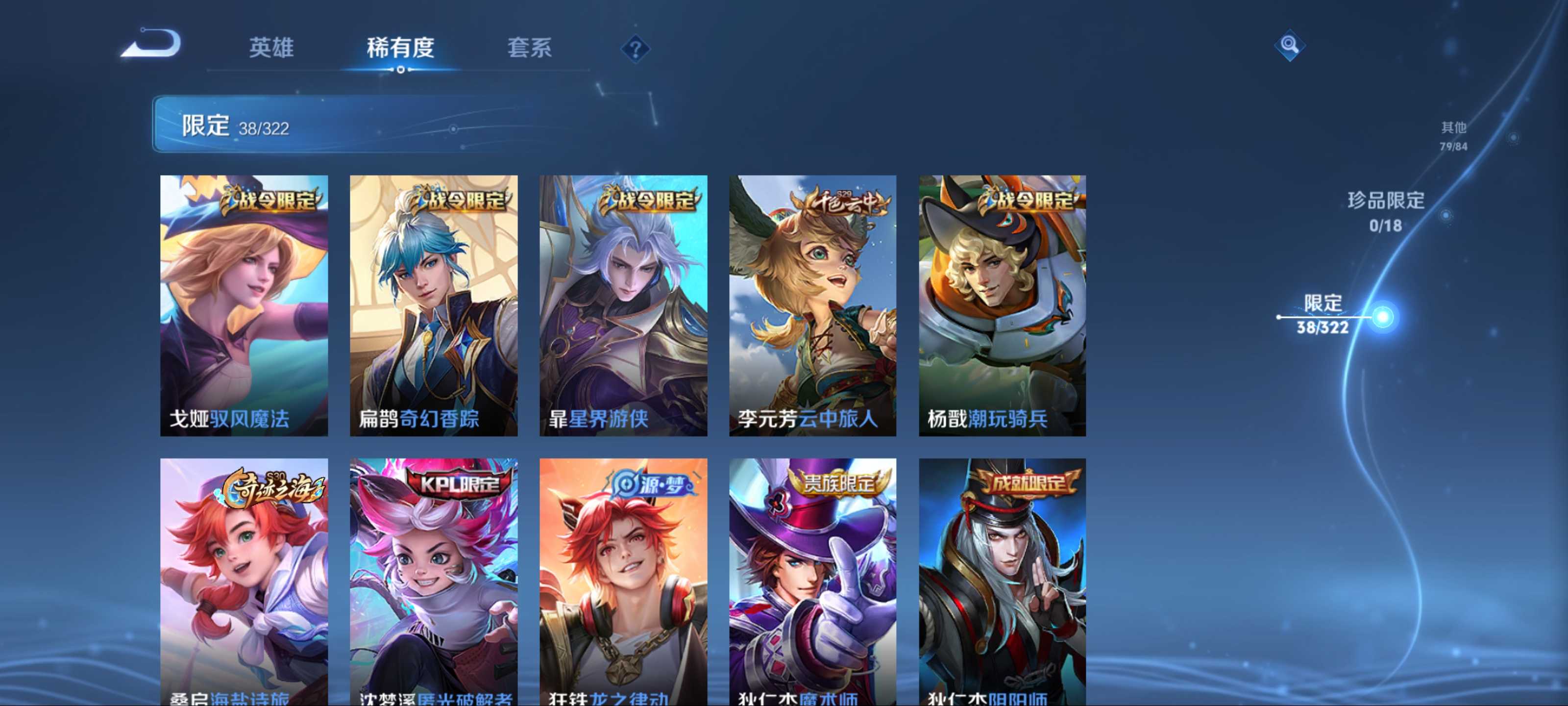This screenshot has width=1568, height=706.
Task: Select the 稀有度 tab
Action: point(400,48)
